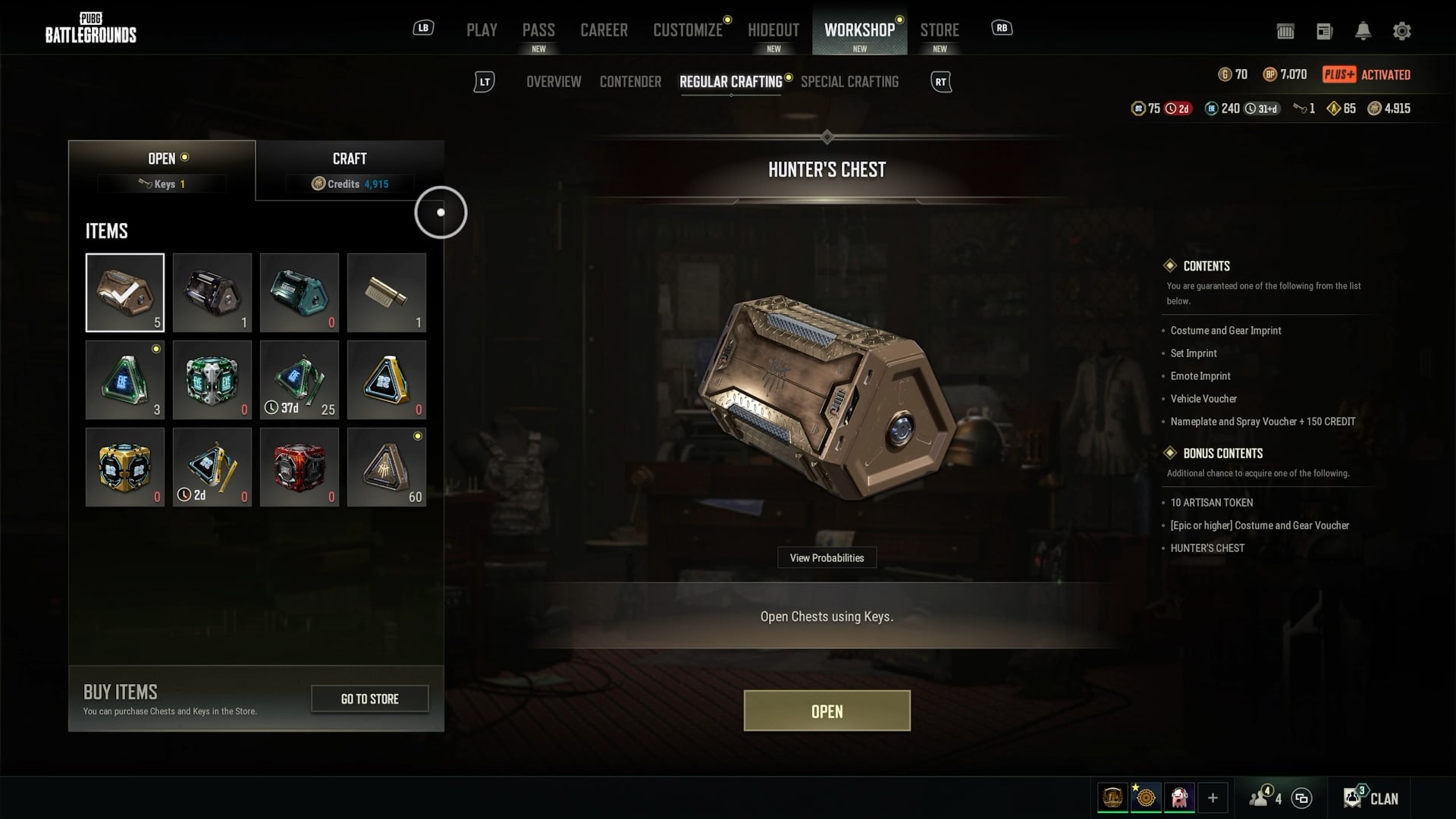Visit the Hideout menu
Image resolution: width=1456 pixels, height=819 pixels.
[773, 30]
